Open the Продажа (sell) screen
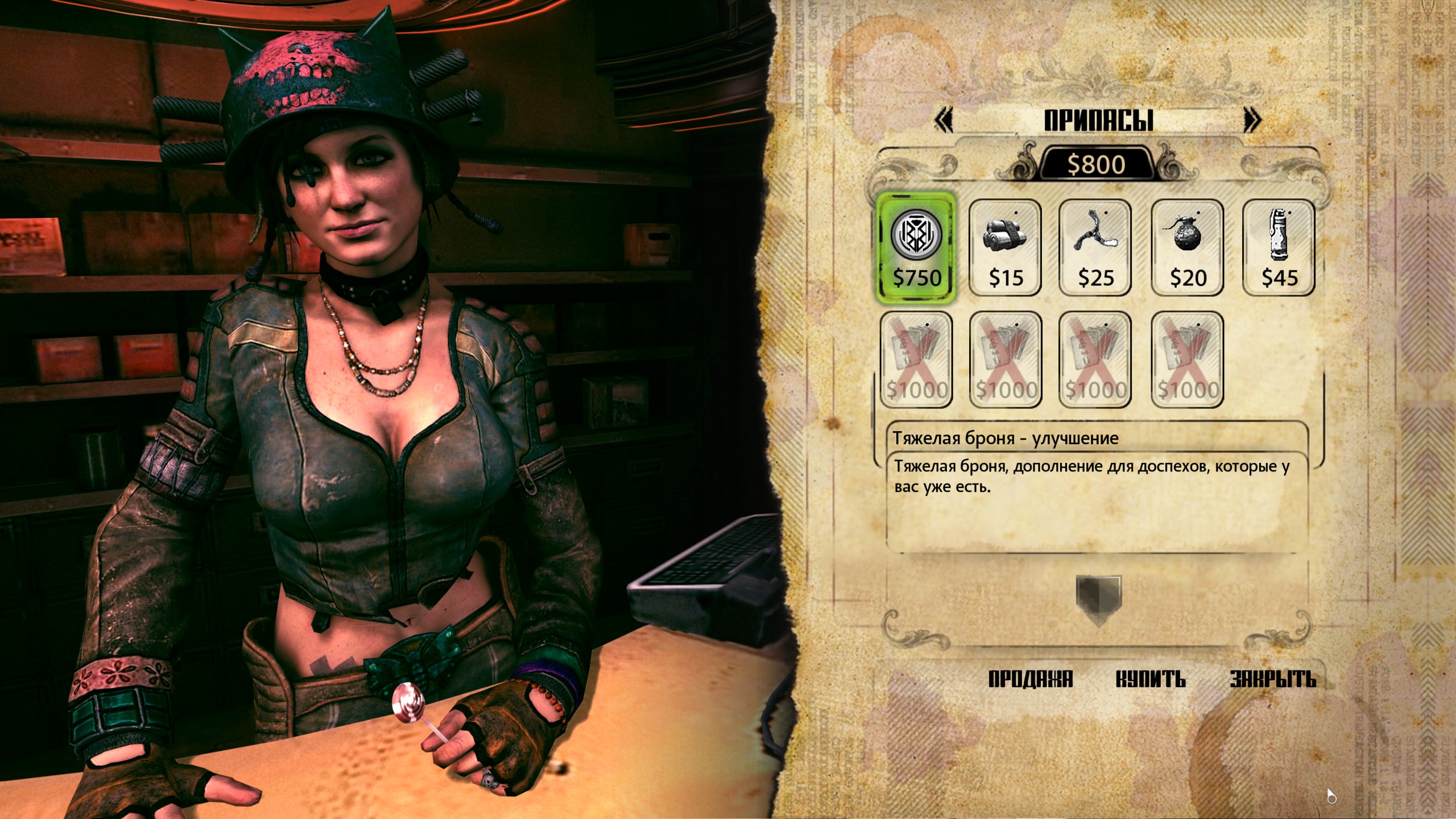The height and width of the screenshot is (819, 1456). 1030,679
